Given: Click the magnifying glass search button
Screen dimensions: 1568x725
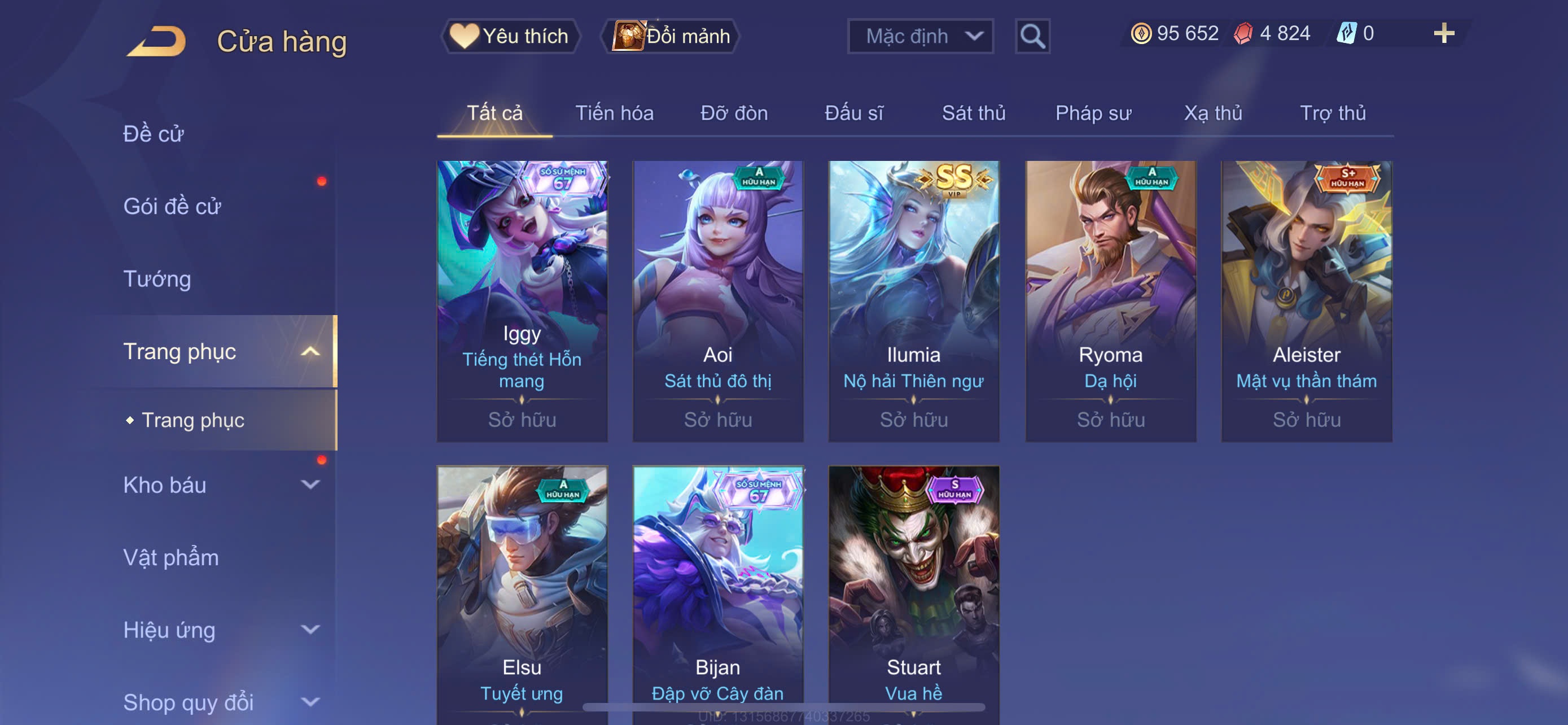Looking at the screenshot, I should click(x=1032, y=37).
